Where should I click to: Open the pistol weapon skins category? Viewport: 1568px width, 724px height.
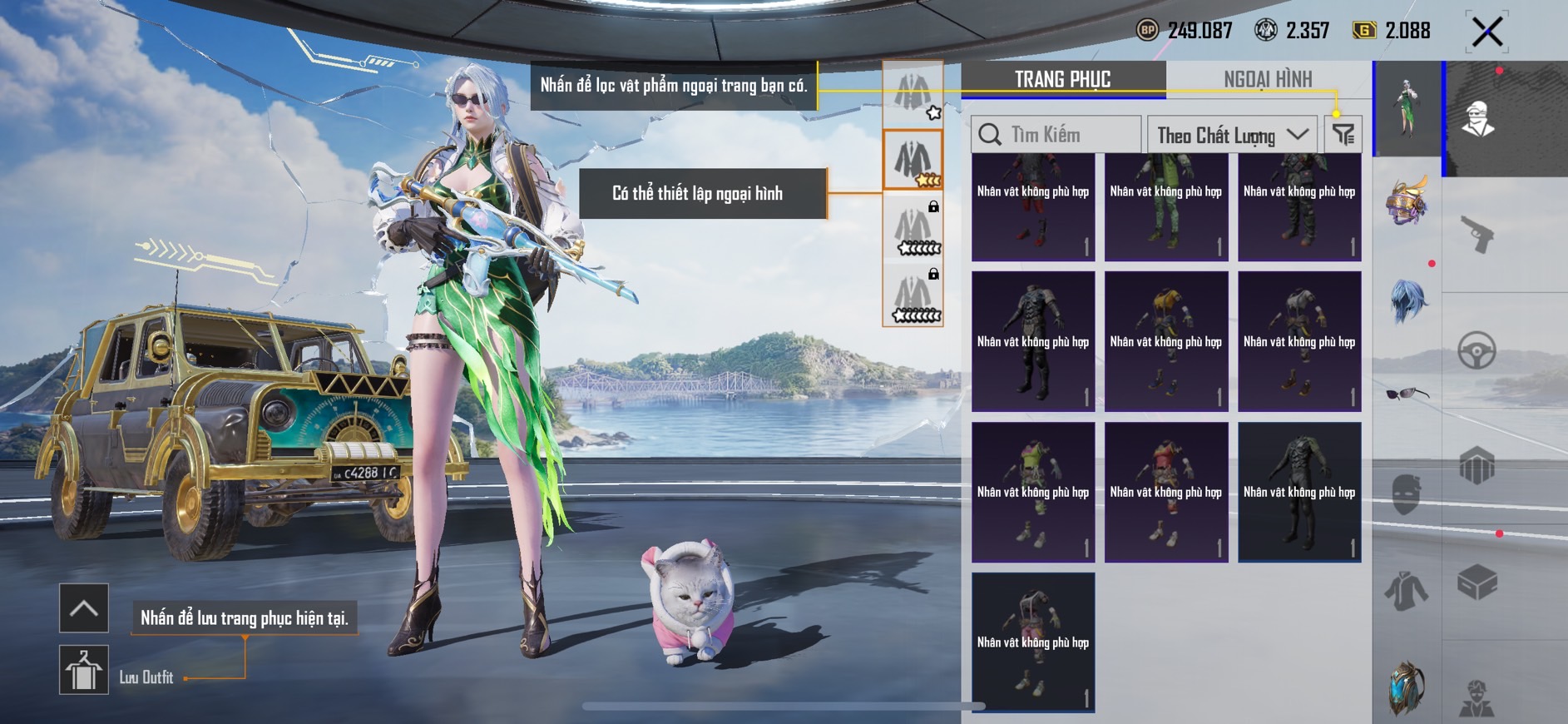1477,234
